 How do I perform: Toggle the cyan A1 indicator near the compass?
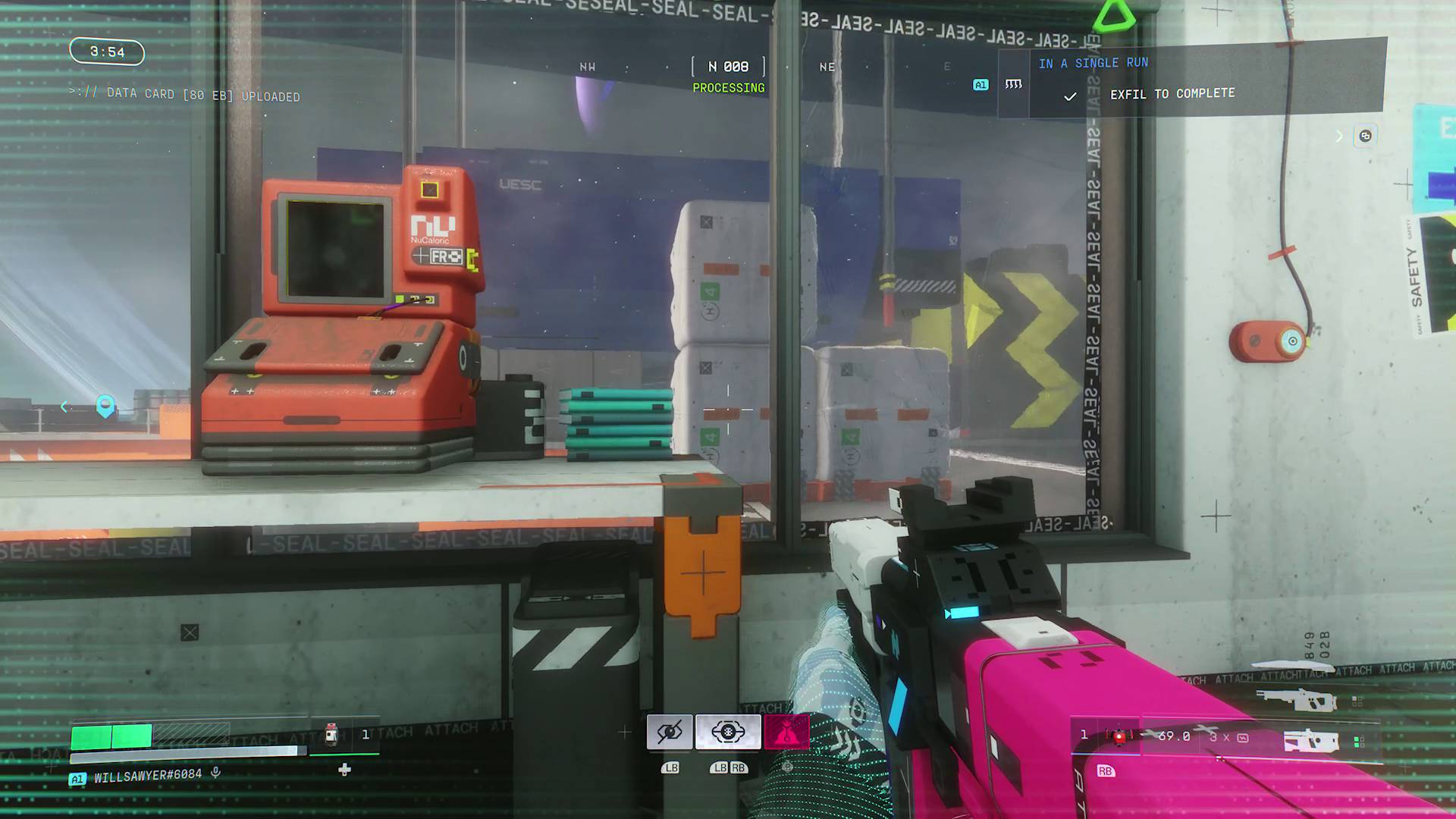pyautogui.click(x=980, y=85)
